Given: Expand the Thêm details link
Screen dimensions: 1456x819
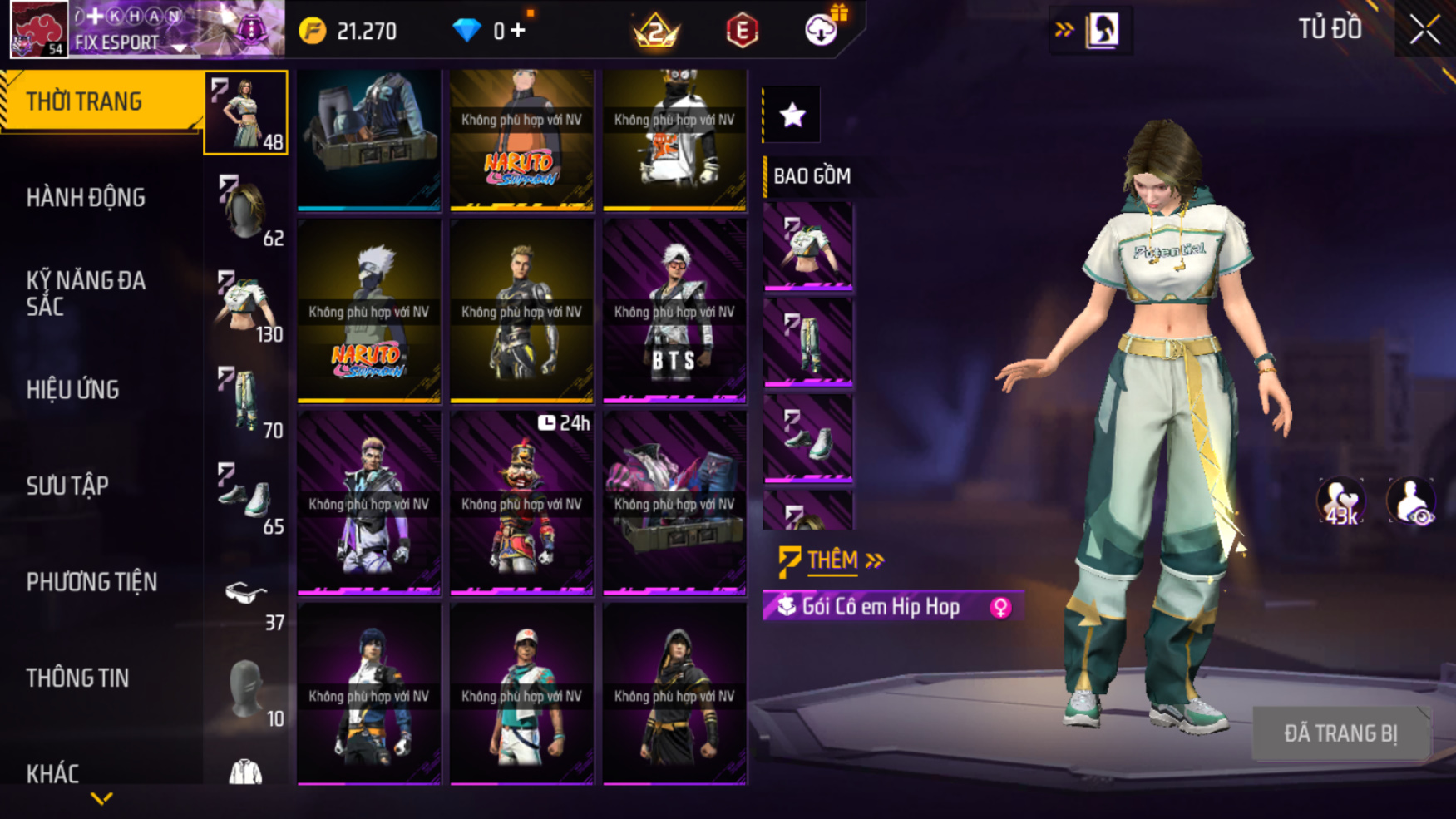Looking at the screenshot, I should pos(832,560).
